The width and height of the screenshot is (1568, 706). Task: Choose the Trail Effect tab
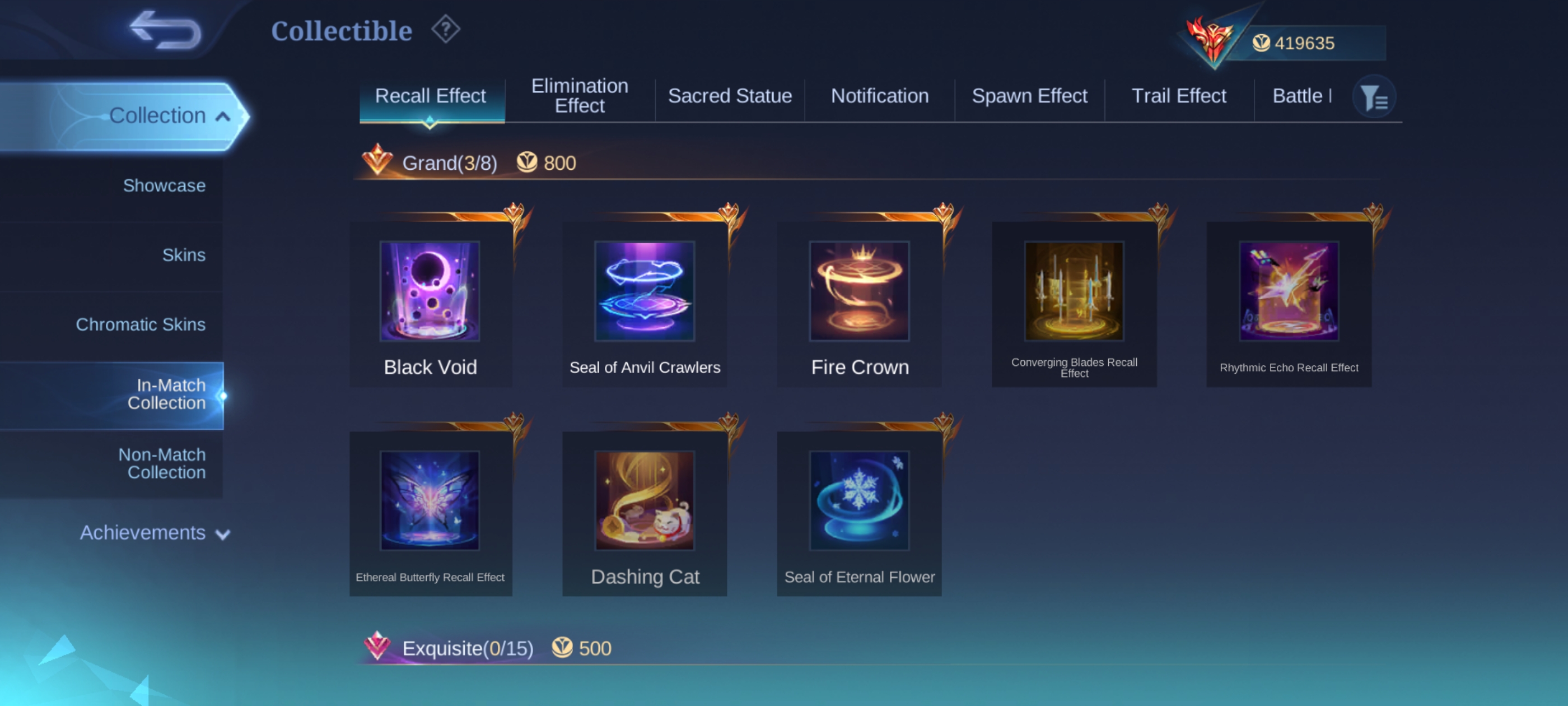pos(1178,96)
